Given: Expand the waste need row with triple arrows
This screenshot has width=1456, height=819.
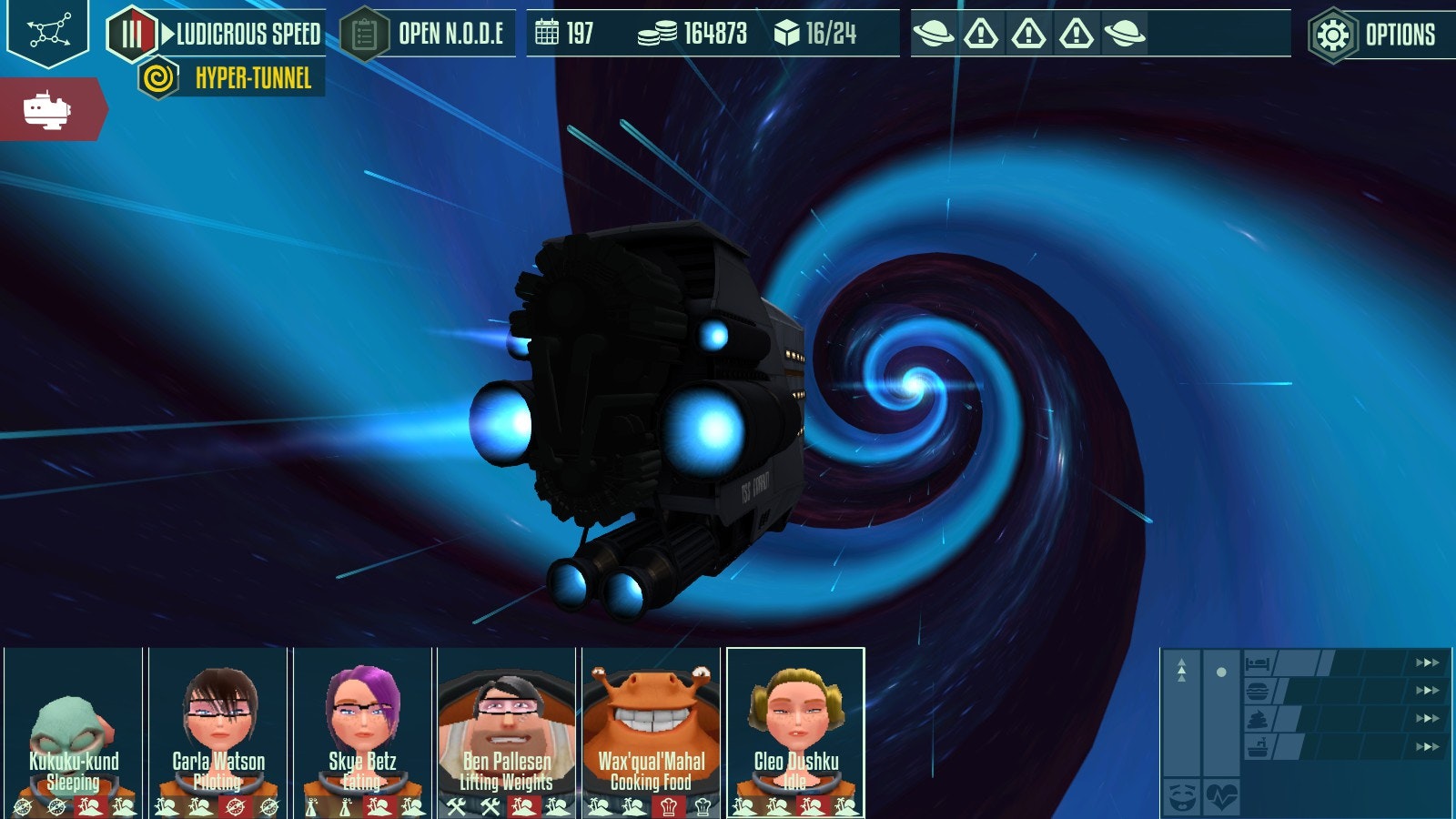Looking at the screenshot, I should [x=1427, y=718].
